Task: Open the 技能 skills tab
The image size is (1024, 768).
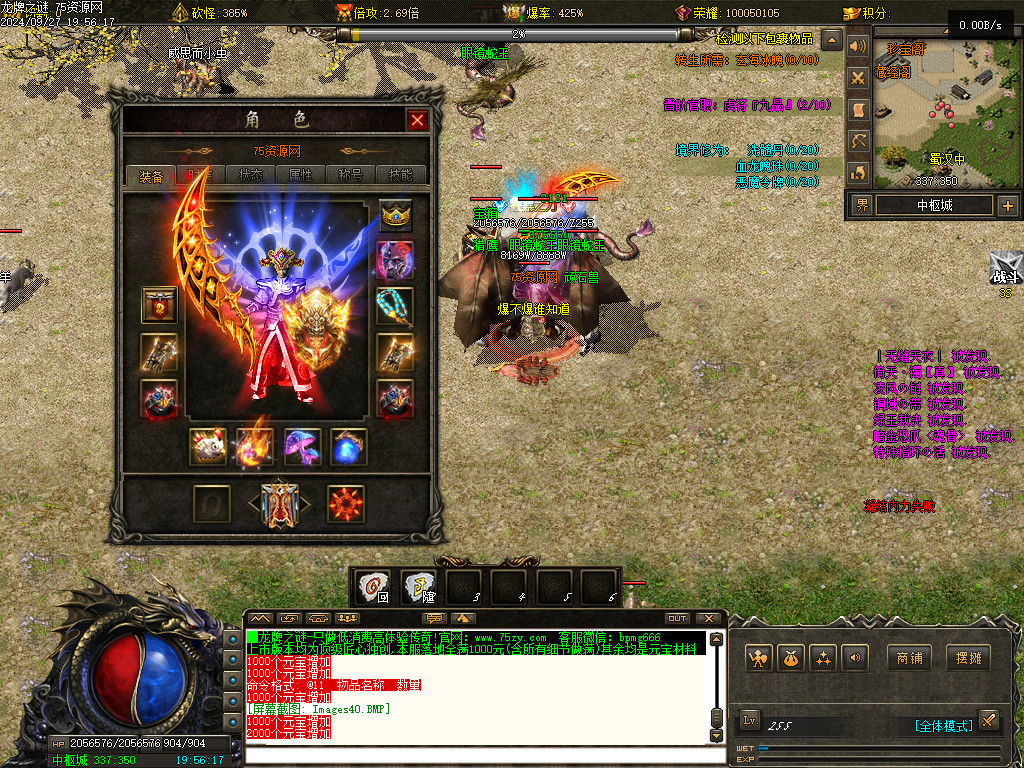Action: (400, 175)
